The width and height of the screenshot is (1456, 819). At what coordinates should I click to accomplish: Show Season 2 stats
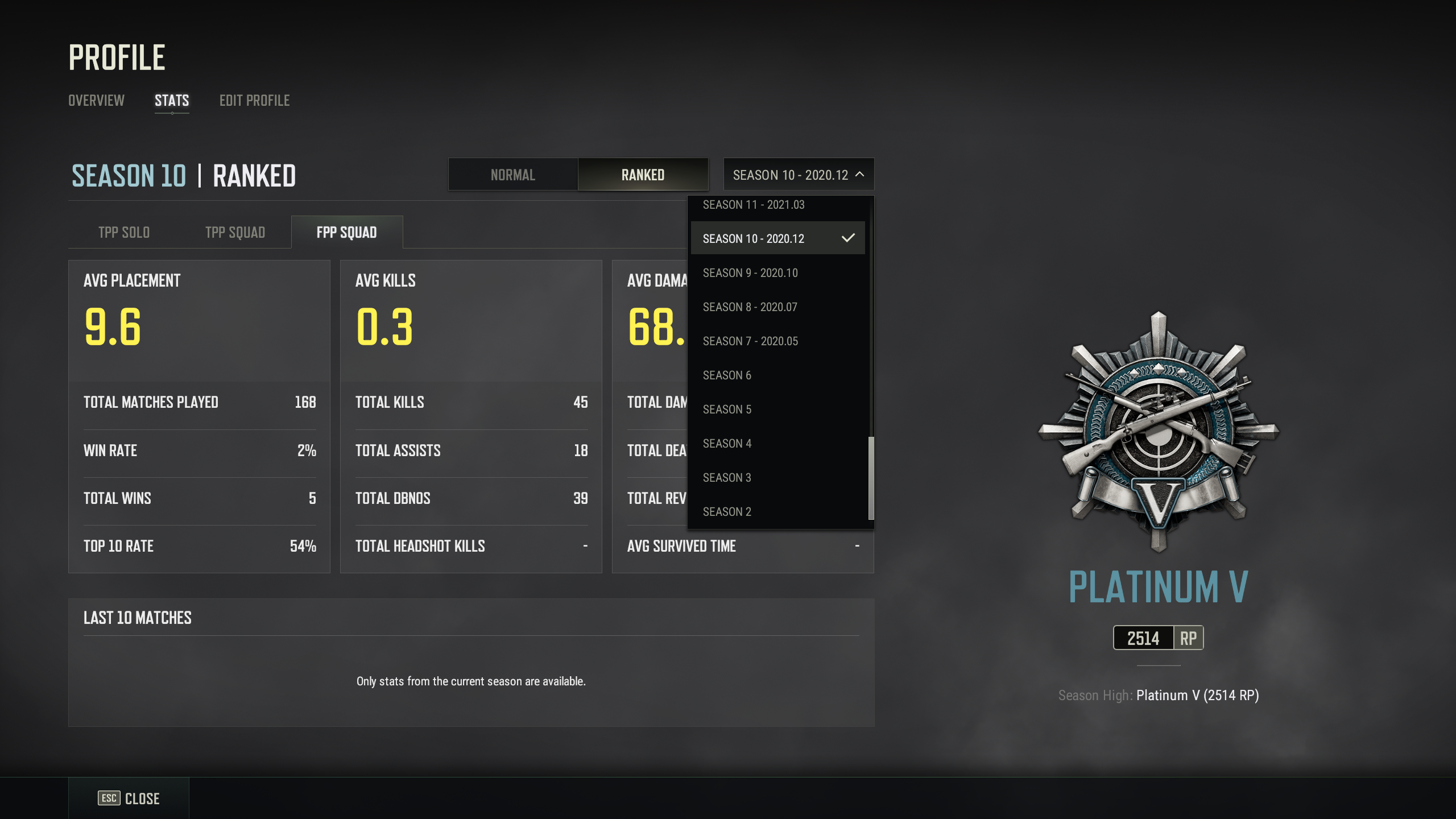click(727, 512)
